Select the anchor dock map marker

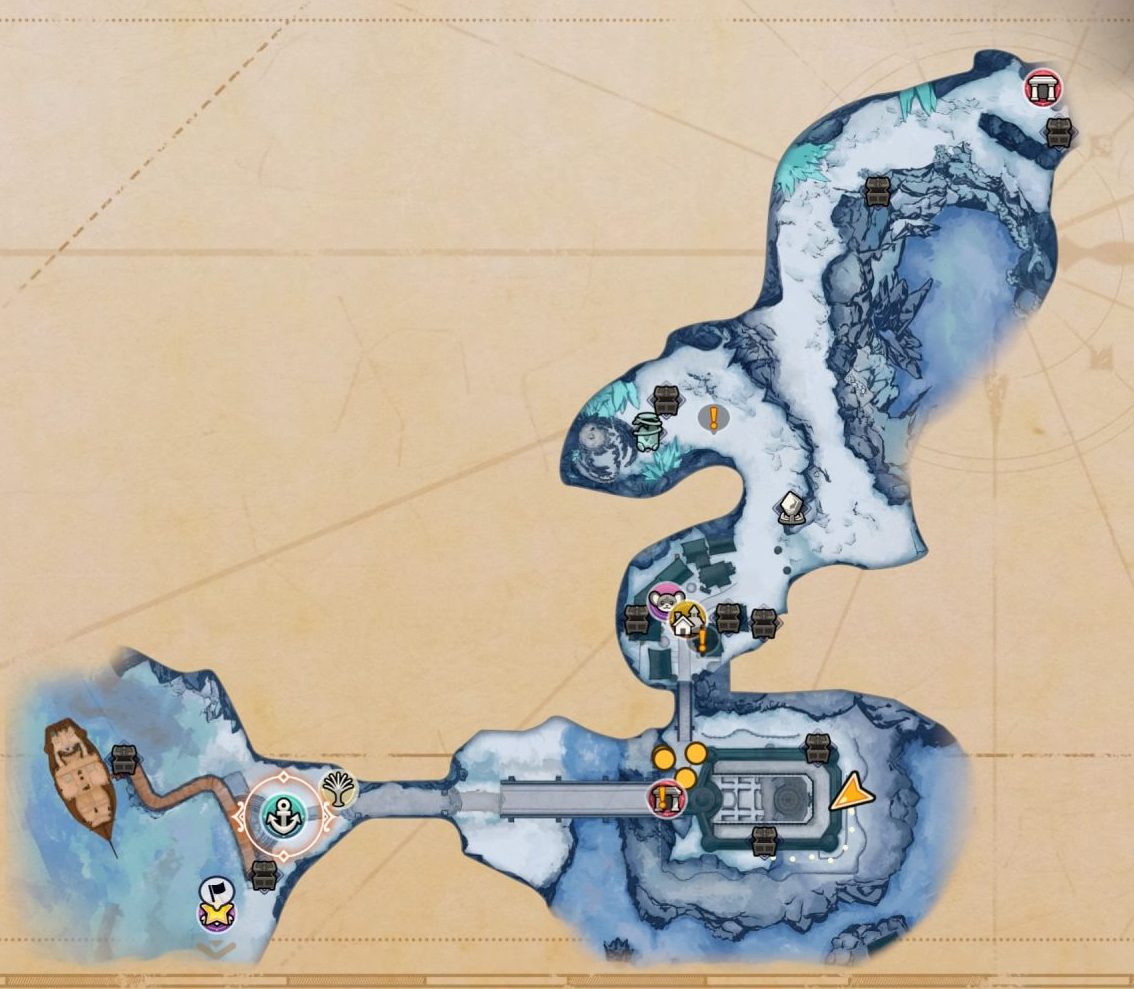284,816
